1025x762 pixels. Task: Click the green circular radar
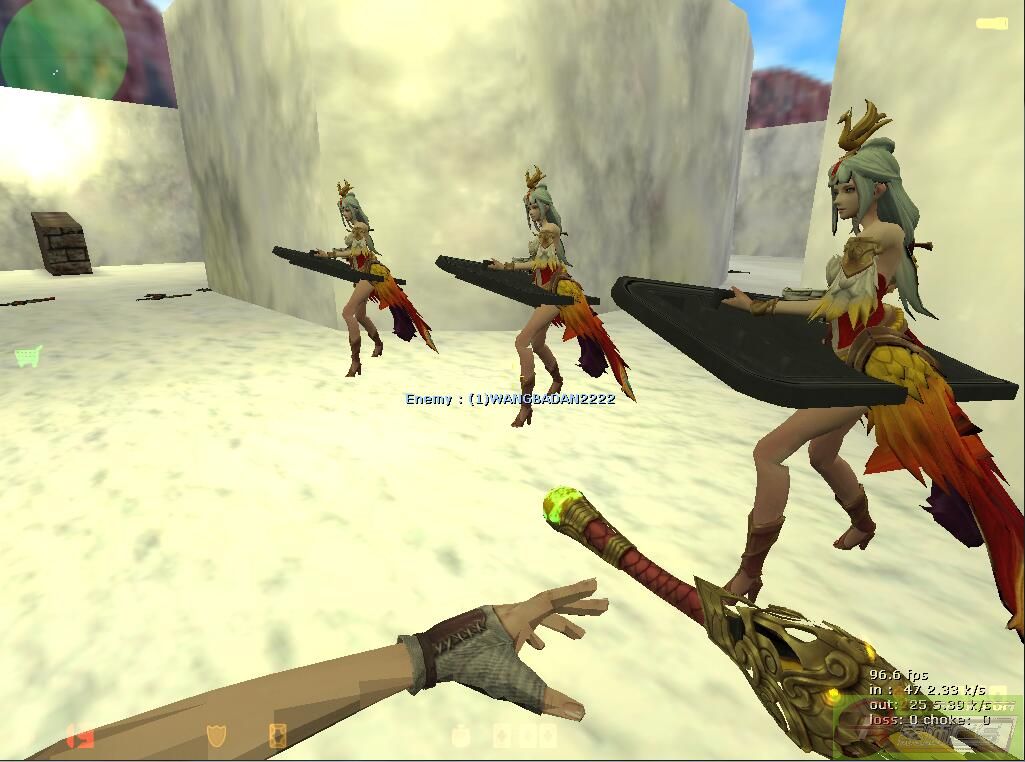click(x=63, y=45)
